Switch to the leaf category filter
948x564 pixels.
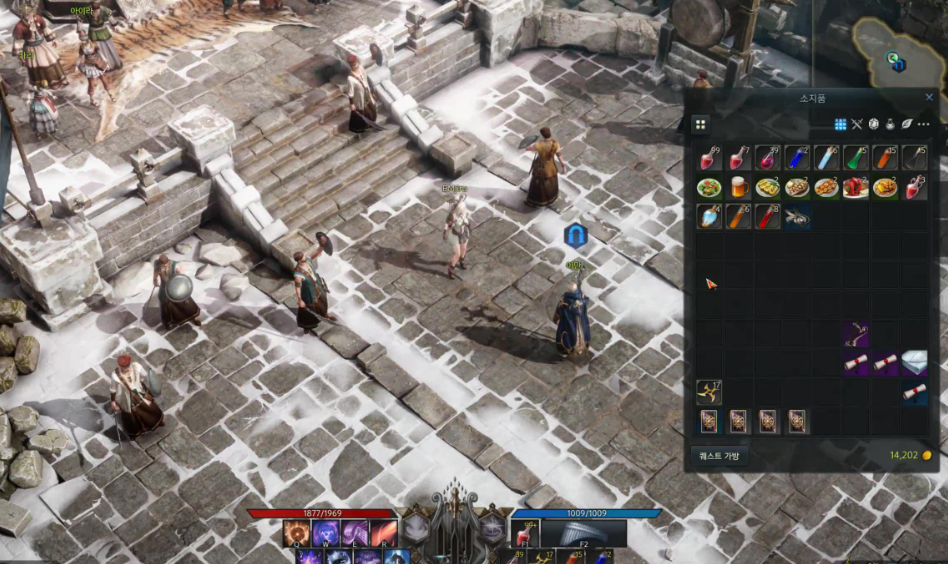click(906, 124)
